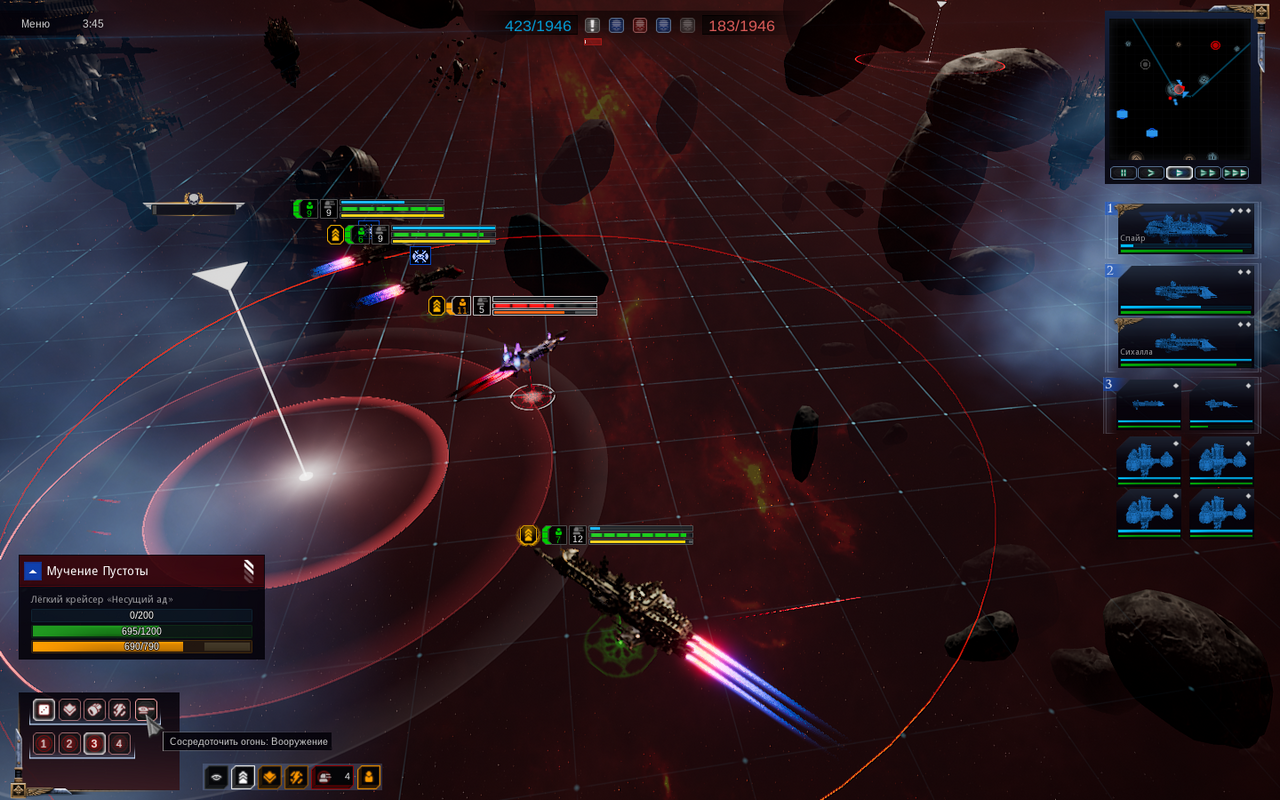The height and width of the screenshot is (800, 1280).
Task: Click the turret ability with count 4
Action: click(x=333, y=777)
